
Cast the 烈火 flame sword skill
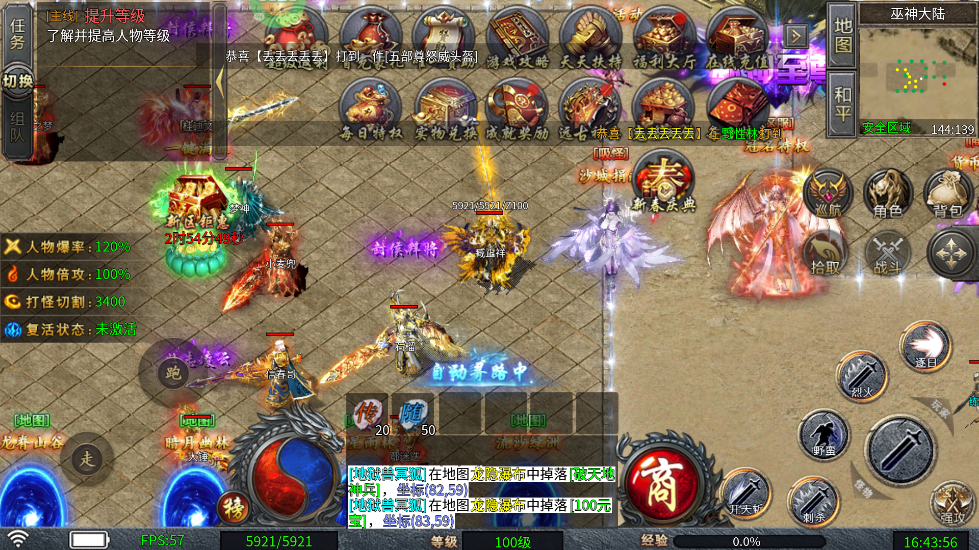point(861,375)
